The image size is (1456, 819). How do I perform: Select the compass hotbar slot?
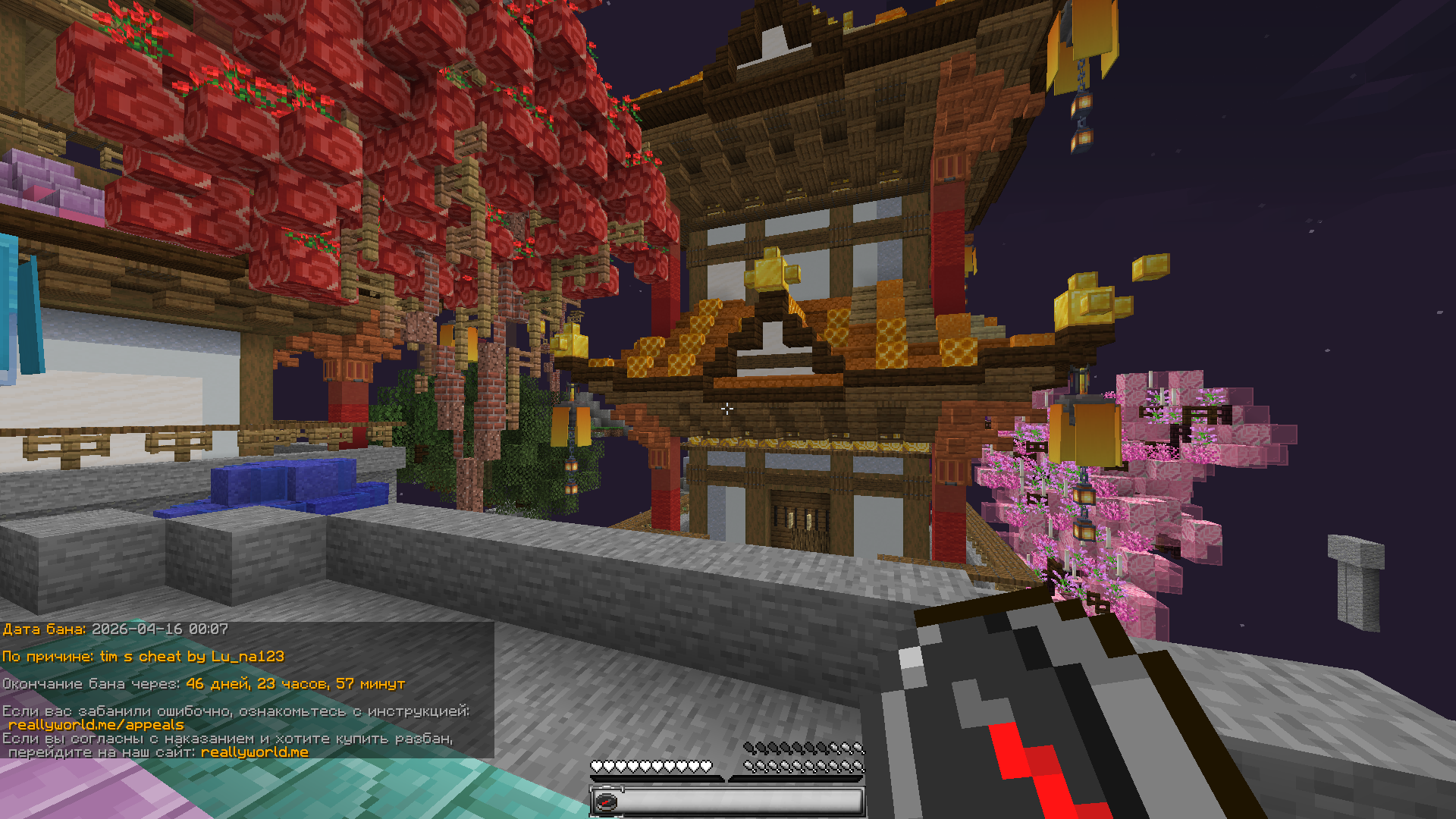point(606,802)
